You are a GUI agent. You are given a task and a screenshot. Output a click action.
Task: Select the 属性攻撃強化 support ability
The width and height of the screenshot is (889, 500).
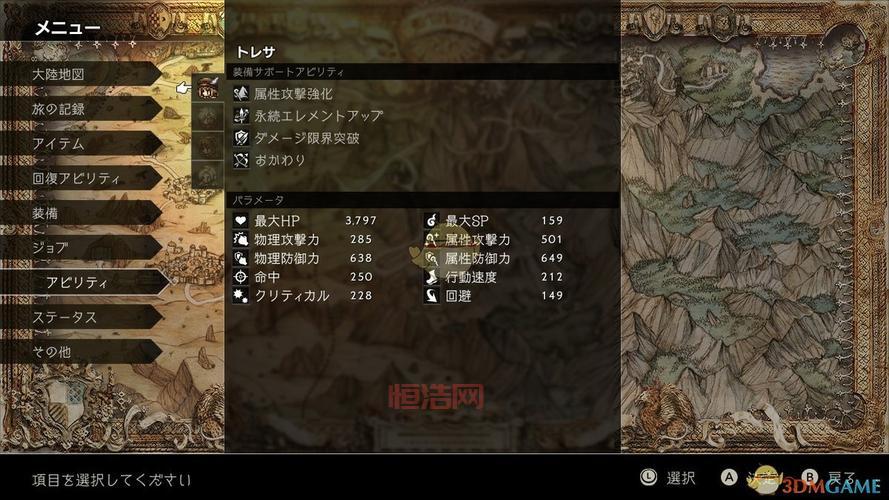click(x=293, y=93)
